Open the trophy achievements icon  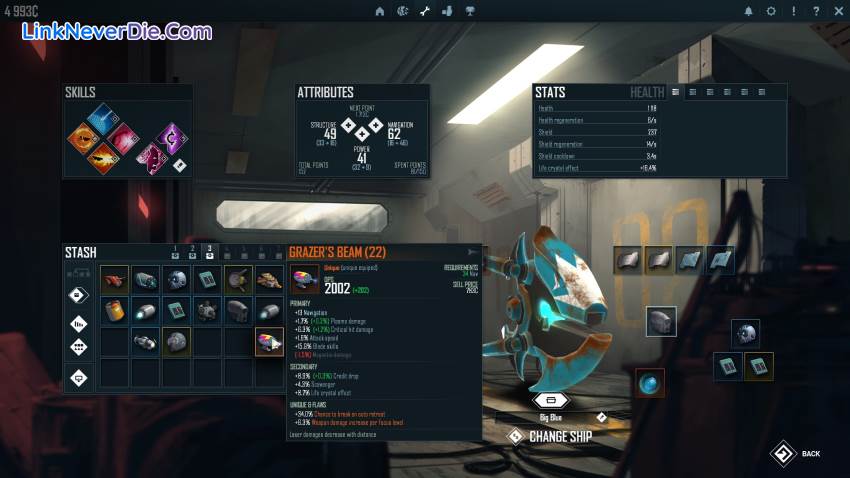(x=470, y=11)
